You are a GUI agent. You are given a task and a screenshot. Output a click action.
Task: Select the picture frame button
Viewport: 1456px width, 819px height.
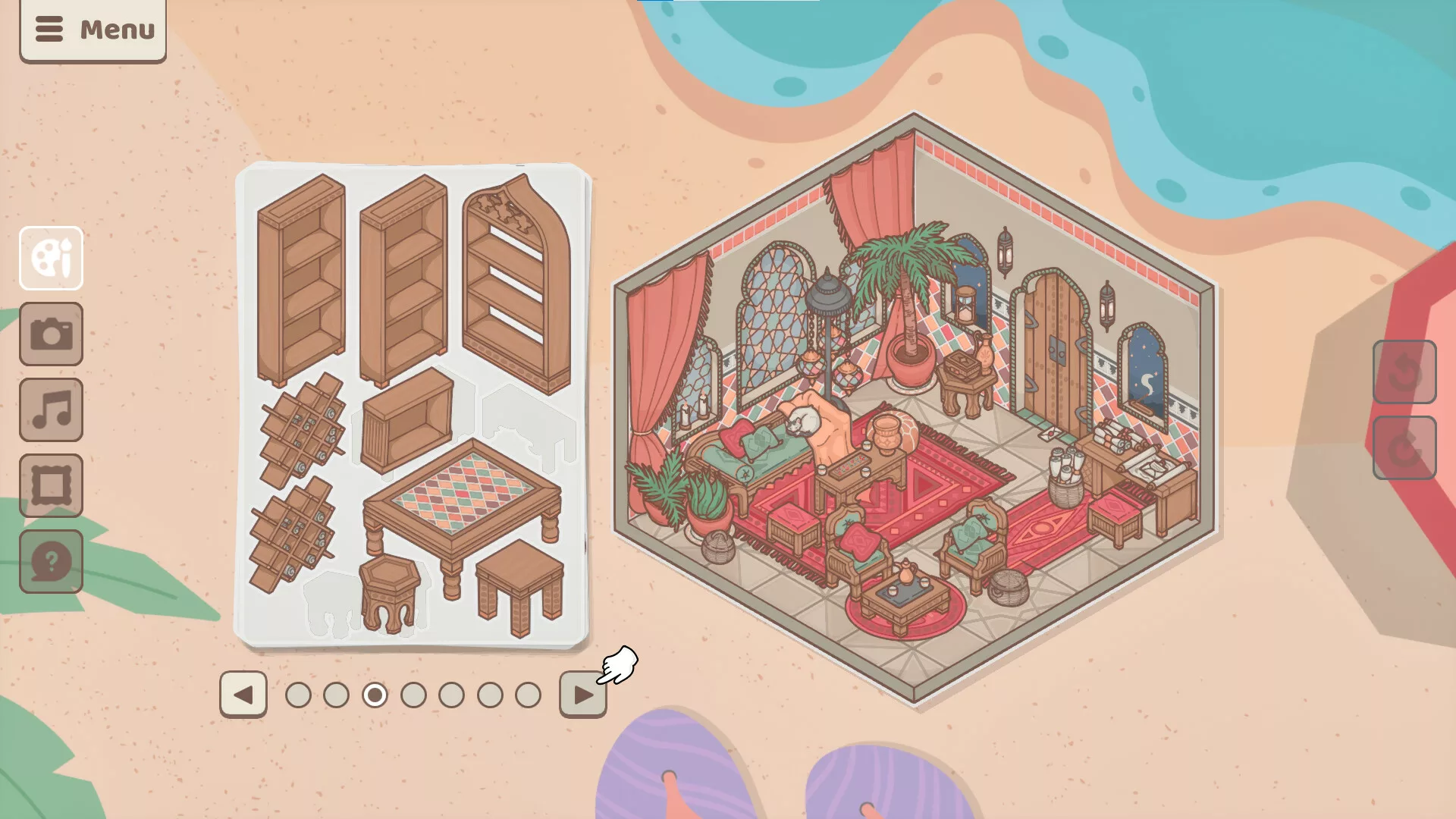pos(51,485)
